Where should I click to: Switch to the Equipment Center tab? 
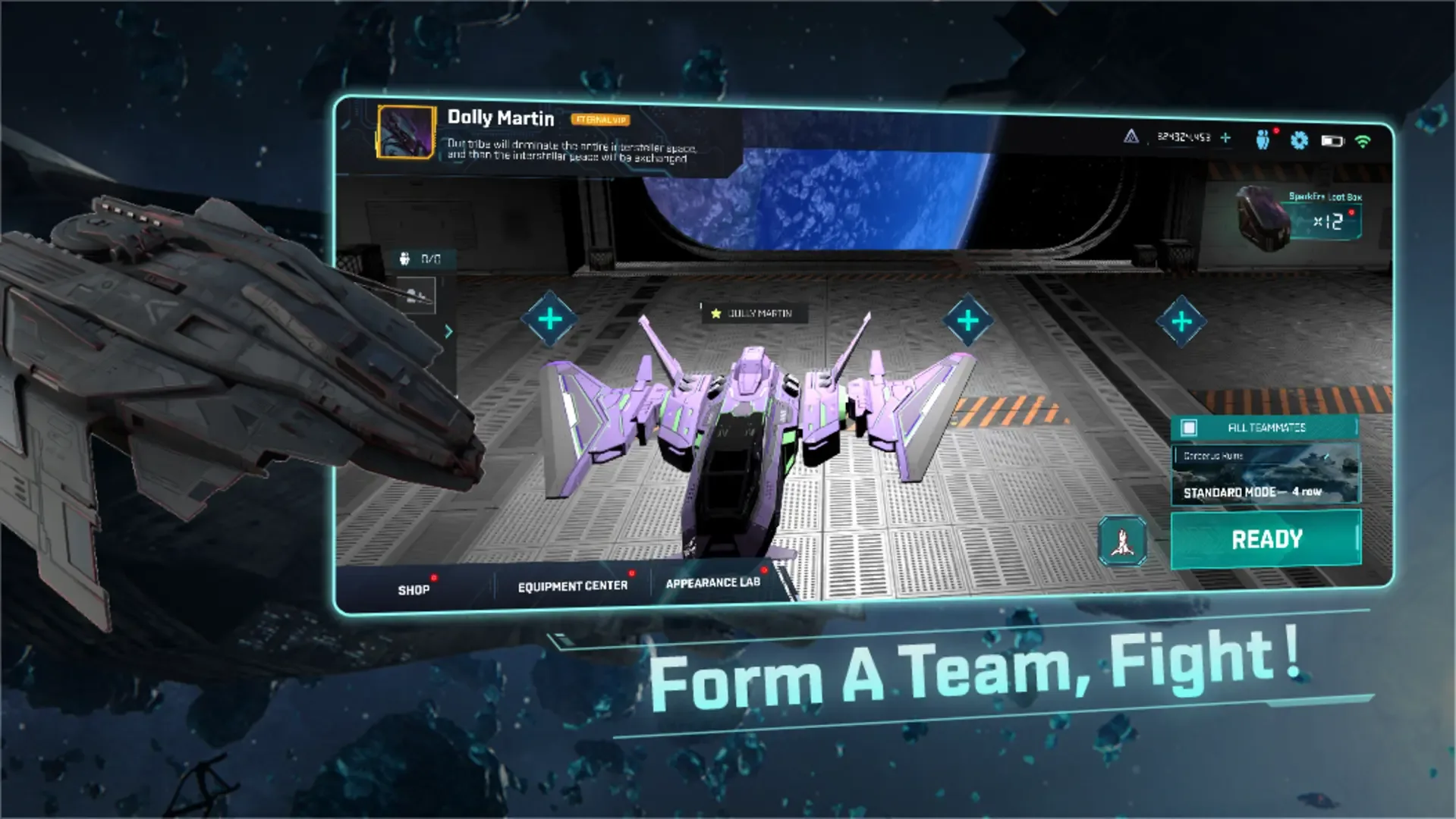[x=573, y=585]
